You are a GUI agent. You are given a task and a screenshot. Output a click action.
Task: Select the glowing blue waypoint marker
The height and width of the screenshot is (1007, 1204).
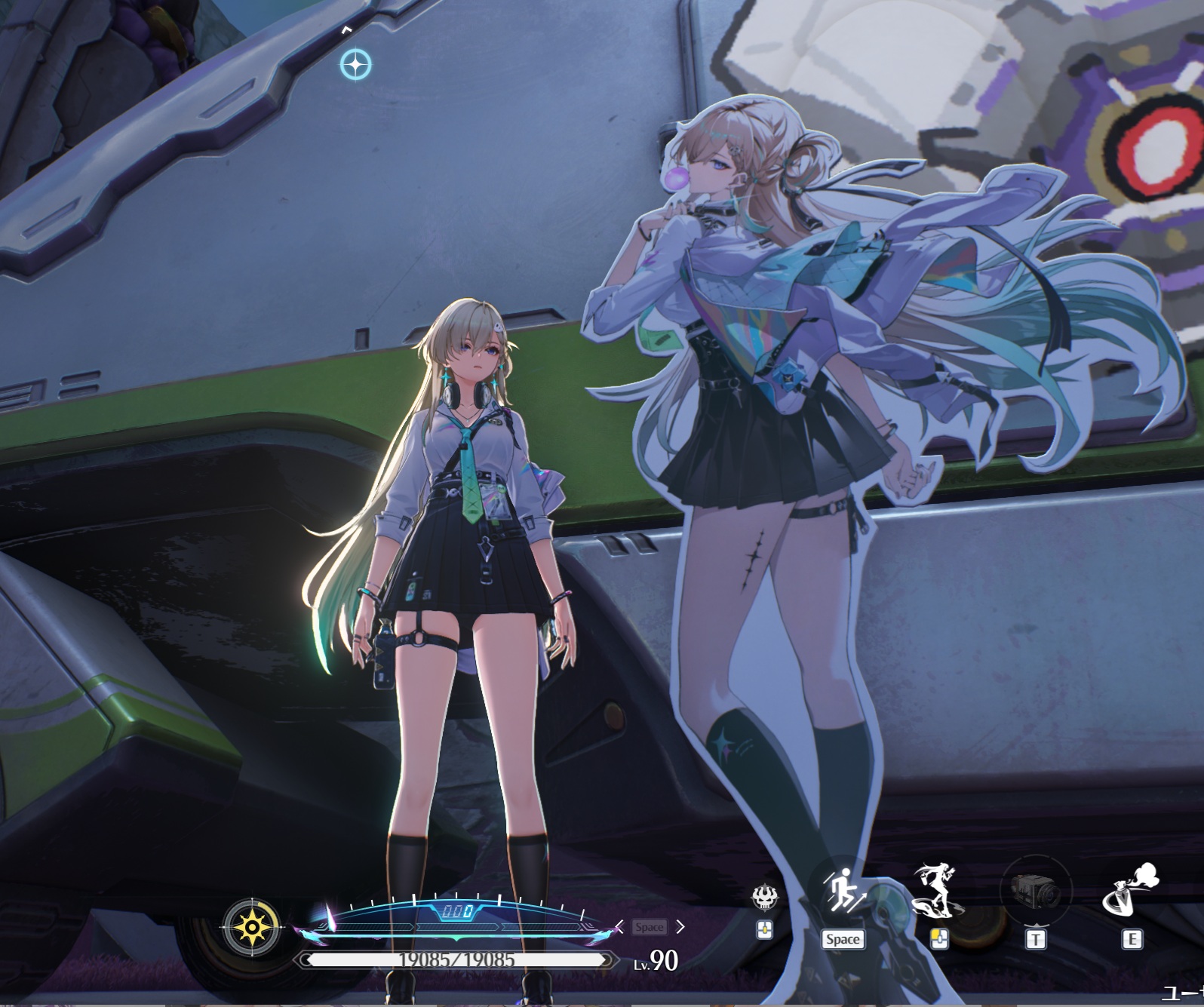click(x=355, y=65)
